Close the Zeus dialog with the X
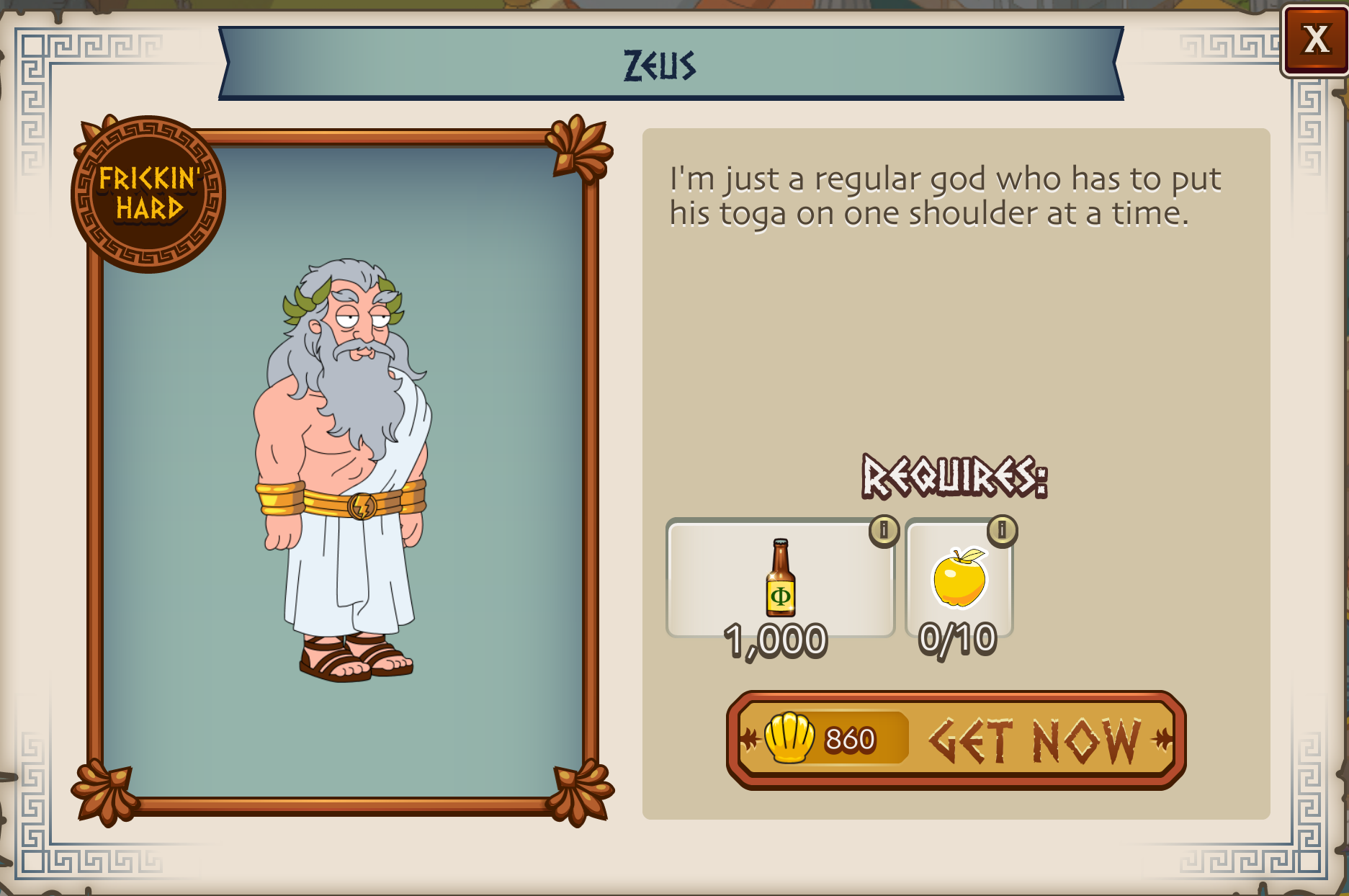This screenshot has width=1349, height=896. click(x=1315, y=40)
